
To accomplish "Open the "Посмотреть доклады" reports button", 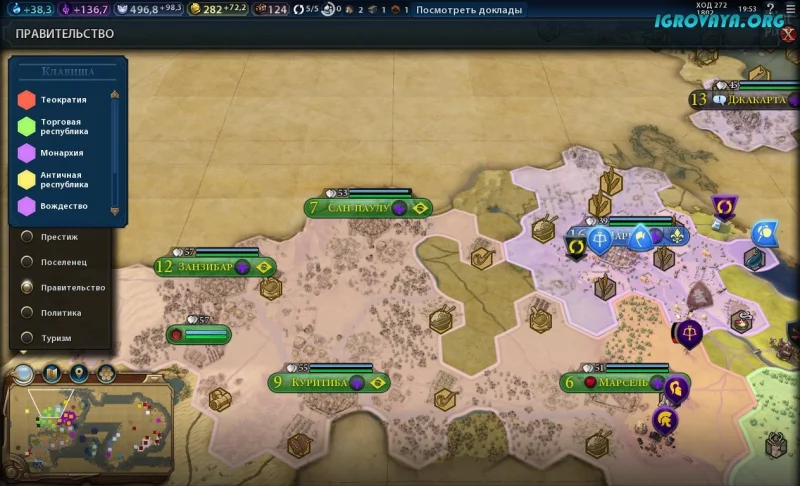I will [x=468, y=10].
